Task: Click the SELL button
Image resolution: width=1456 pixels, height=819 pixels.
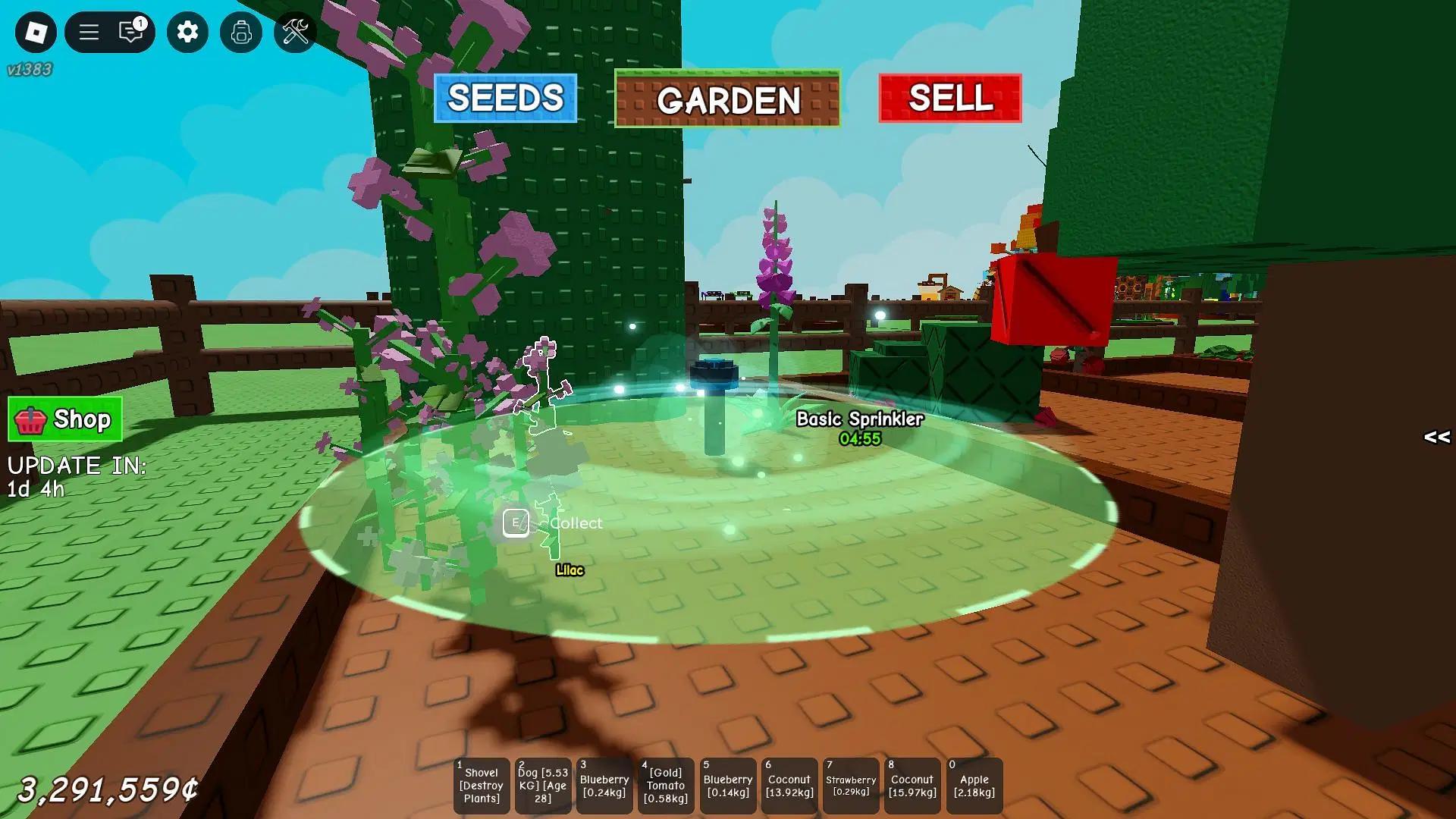Action: [950, 99]
